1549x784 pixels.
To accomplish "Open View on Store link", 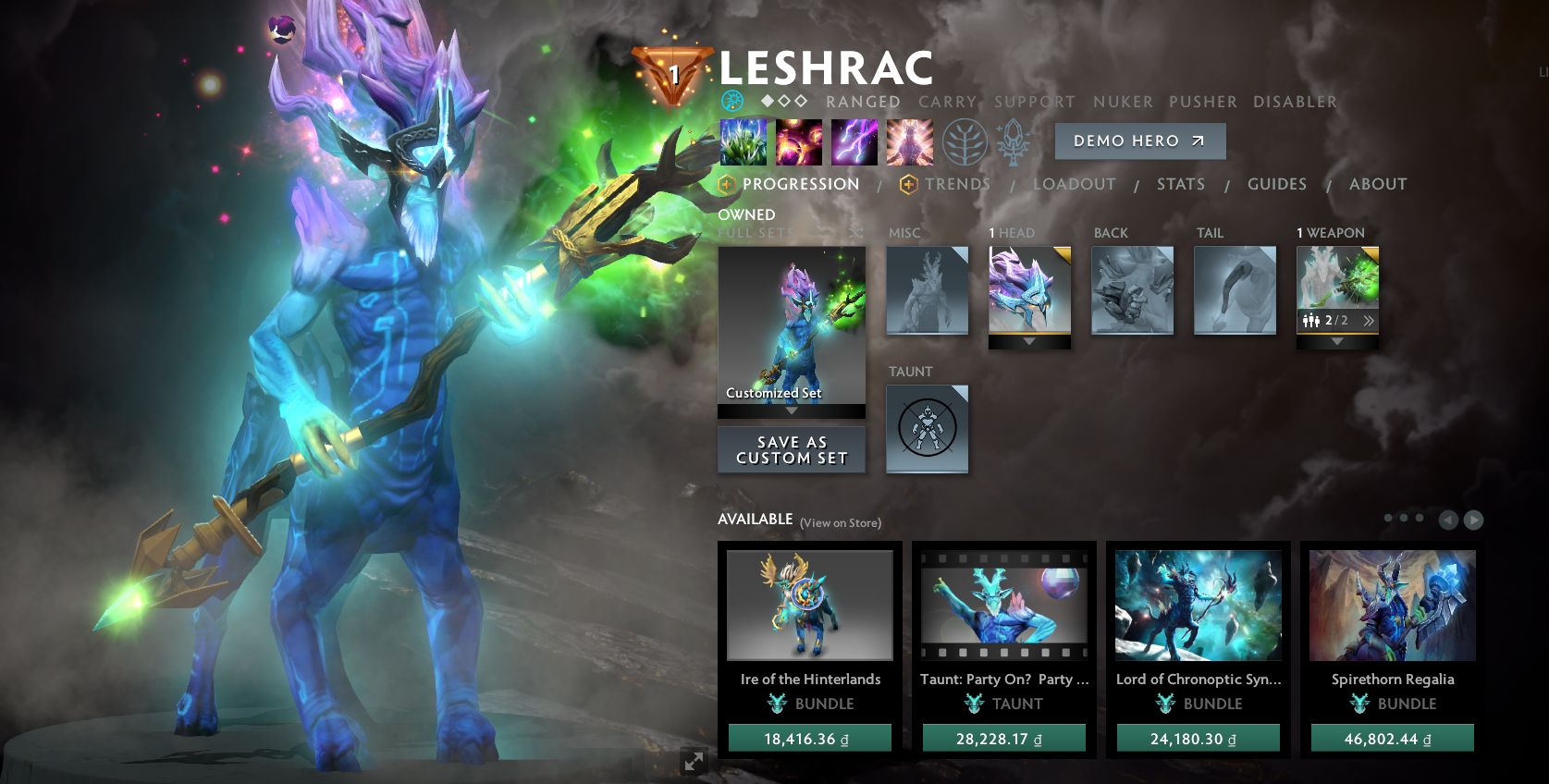I will pyautogui.click(x=840, y=523).
